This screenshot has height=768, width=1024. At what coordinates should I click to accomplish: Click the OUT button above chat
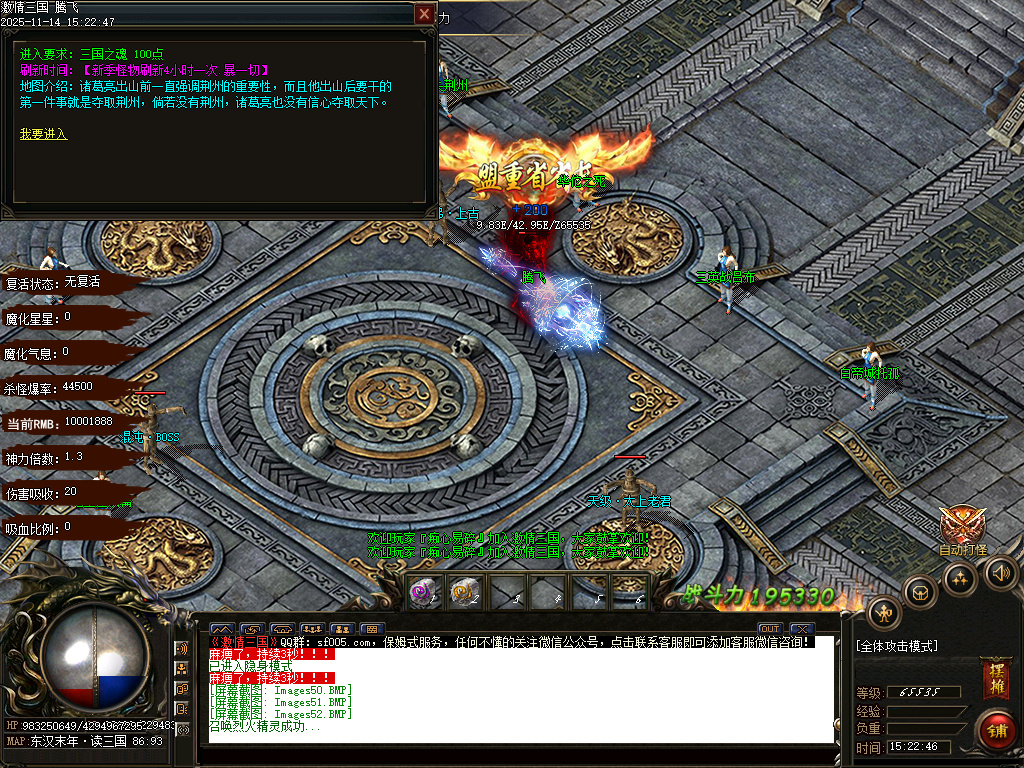click(769, 629)
